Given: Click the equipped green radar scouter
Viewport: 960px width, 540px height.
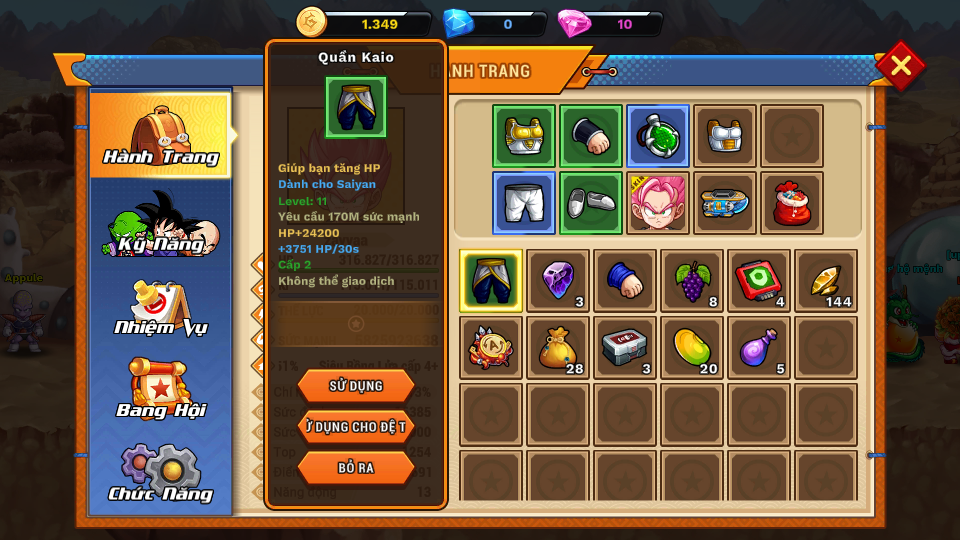Looking at the screenshot, I should pos(657,136).
